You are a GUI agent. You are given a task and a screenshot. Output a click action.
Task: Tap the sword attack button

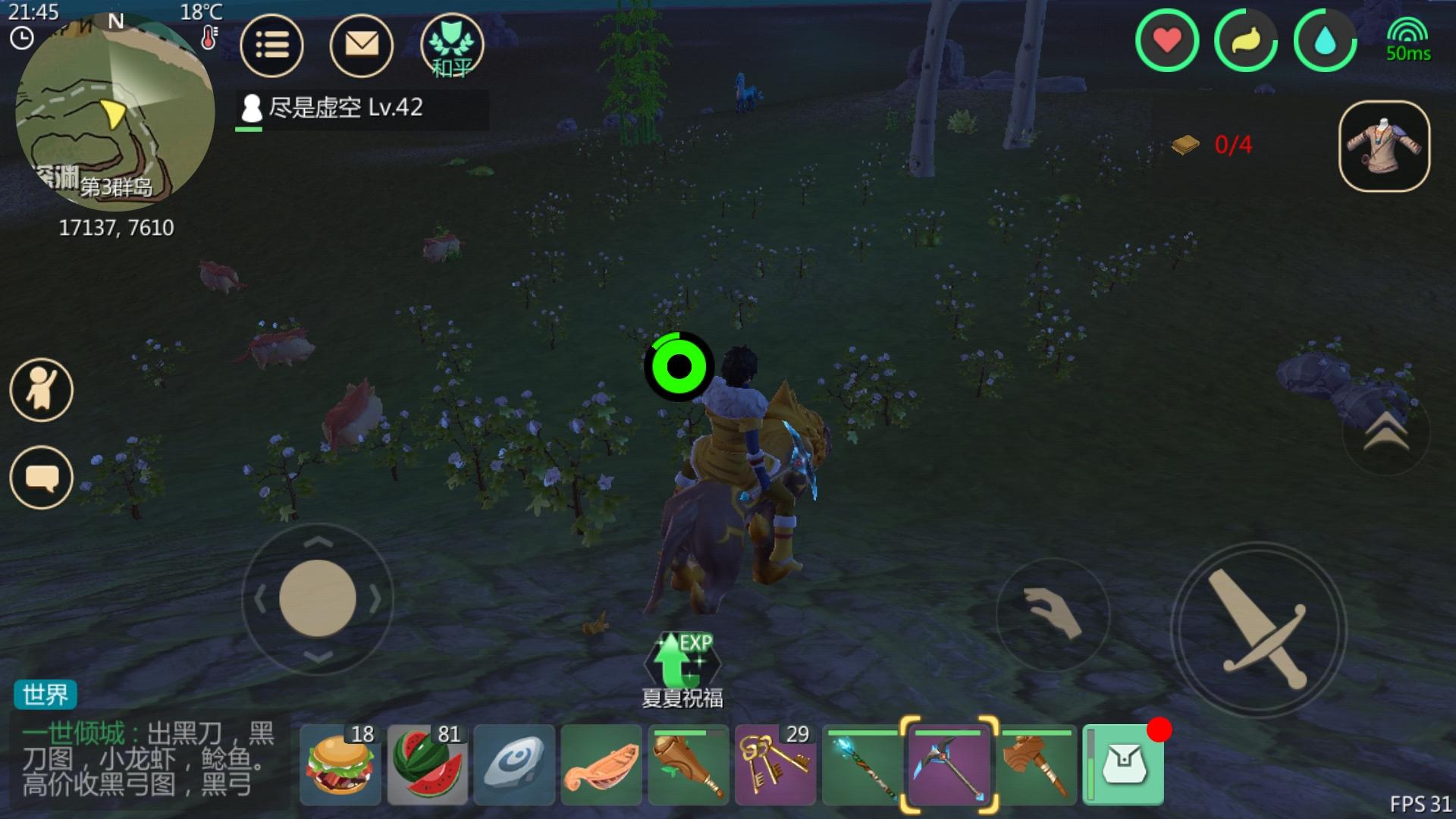coord(1259,629)
